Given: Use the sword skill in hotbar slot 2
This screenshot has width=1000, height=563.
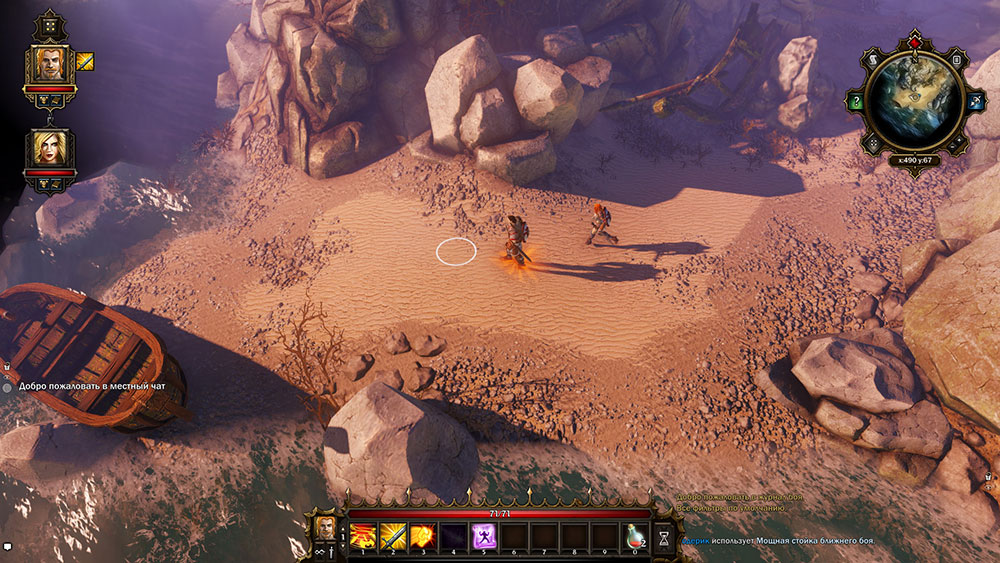Looking at the screenshot, I should coord(393,536).
